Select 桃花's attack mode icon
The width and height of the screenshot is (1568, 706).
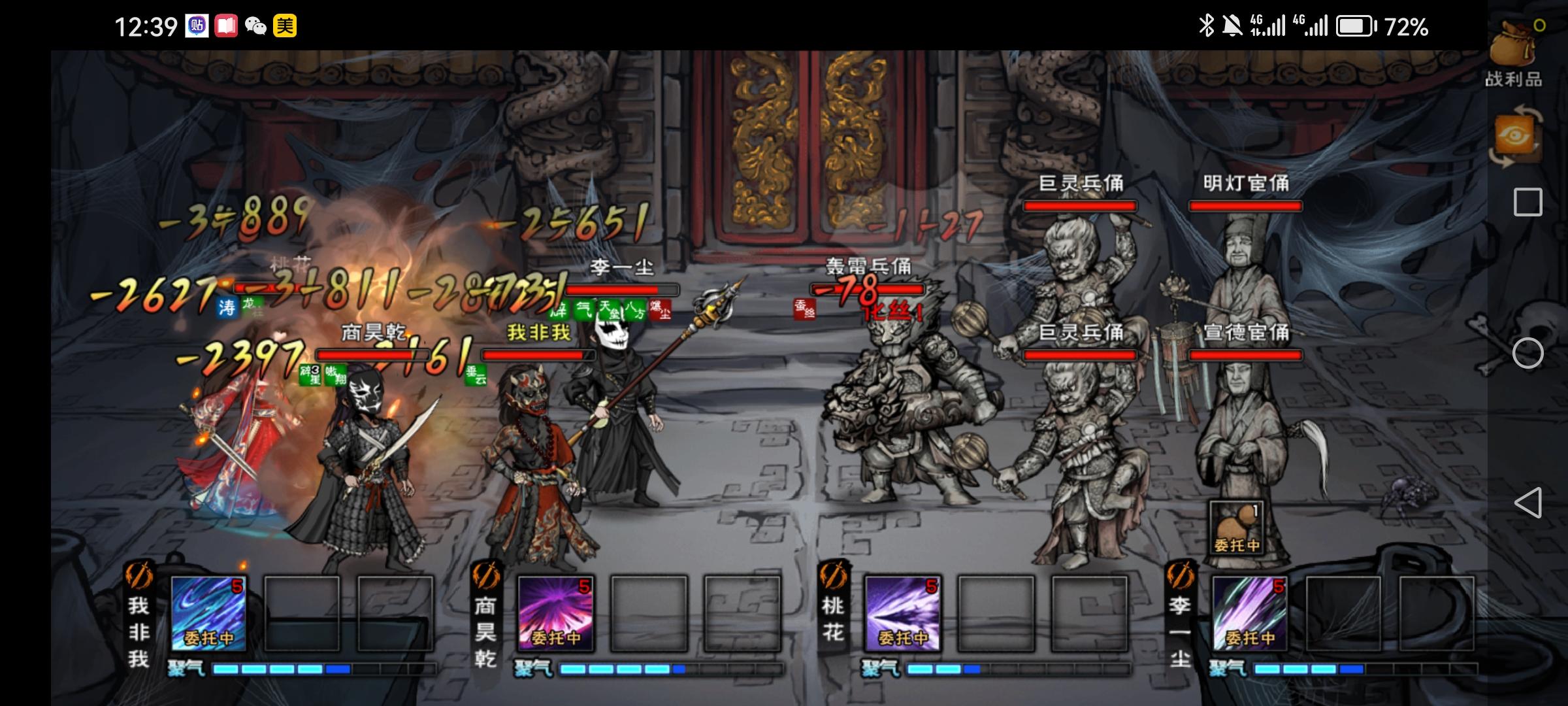[833, 576]
